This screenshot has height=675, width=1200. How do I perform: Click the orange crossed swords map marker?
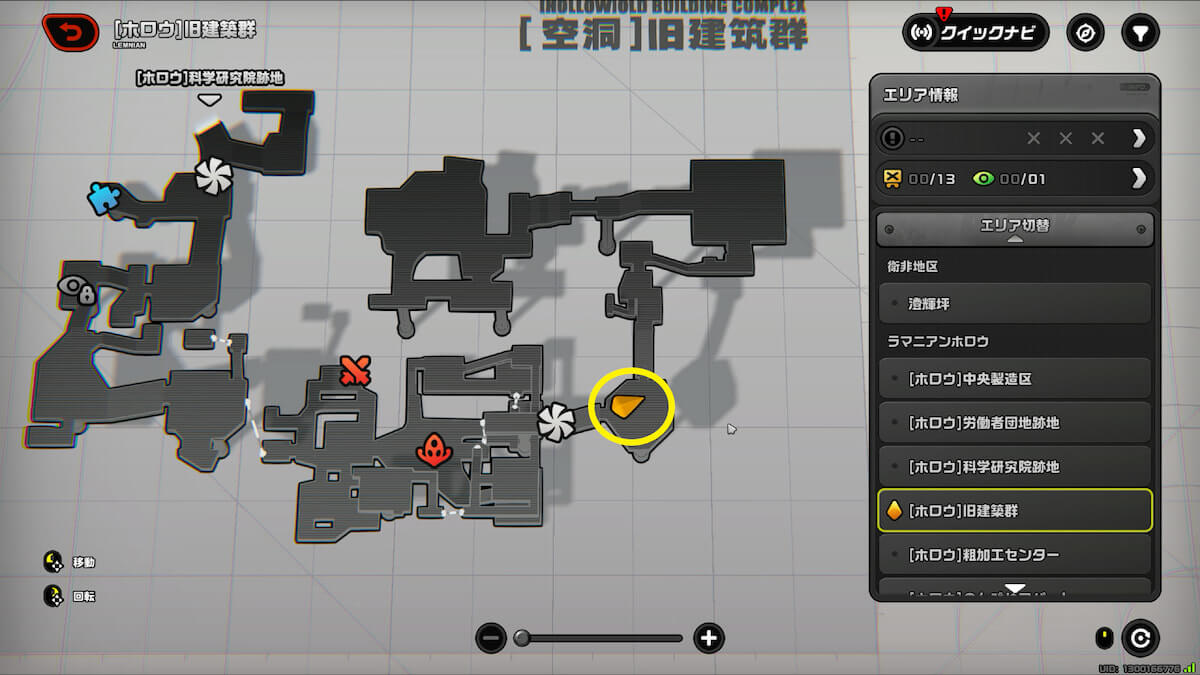[354, 371]
